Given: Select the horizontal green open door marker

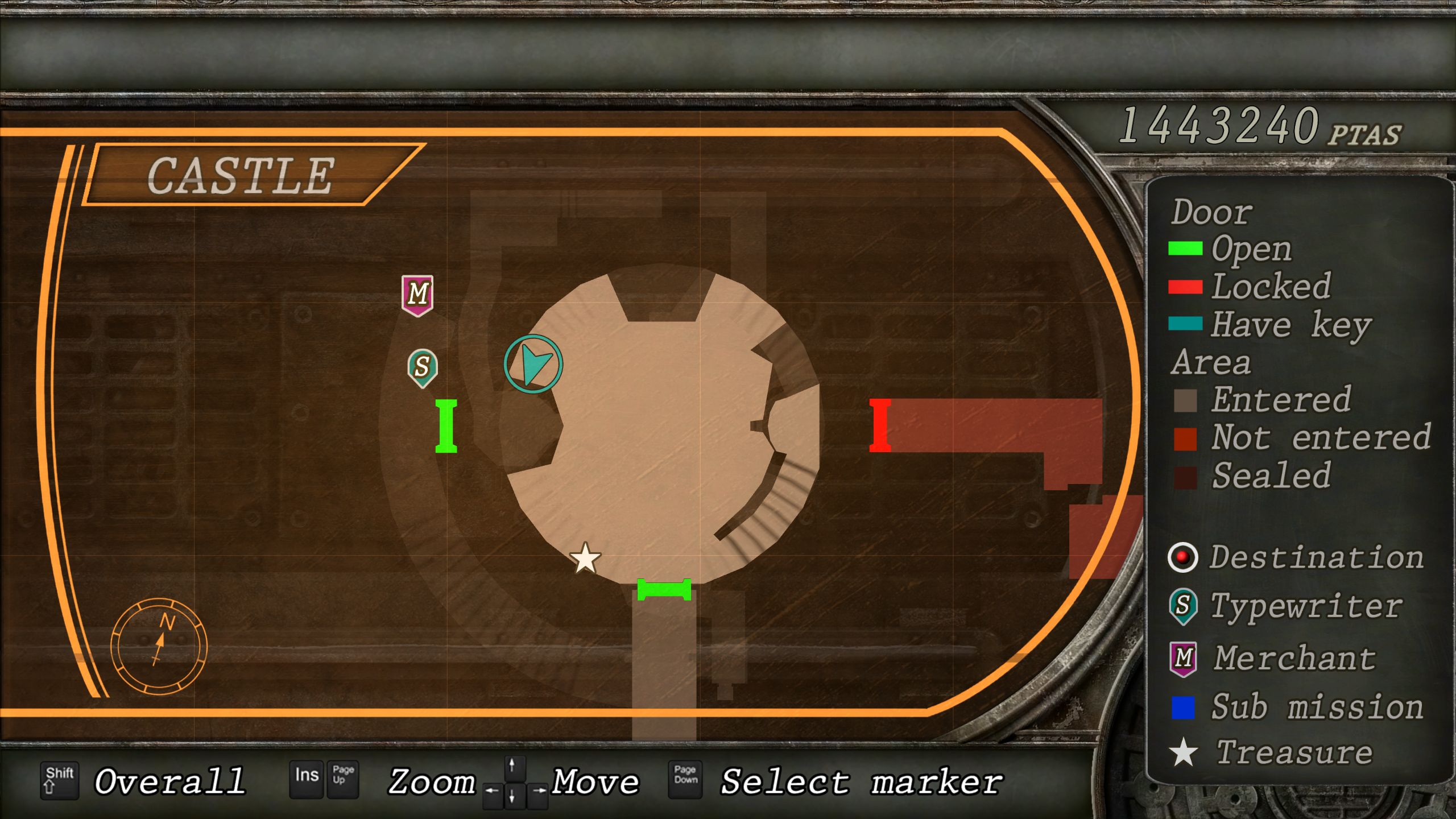Looking at the screenshot, I should click(x=664, y=590).
